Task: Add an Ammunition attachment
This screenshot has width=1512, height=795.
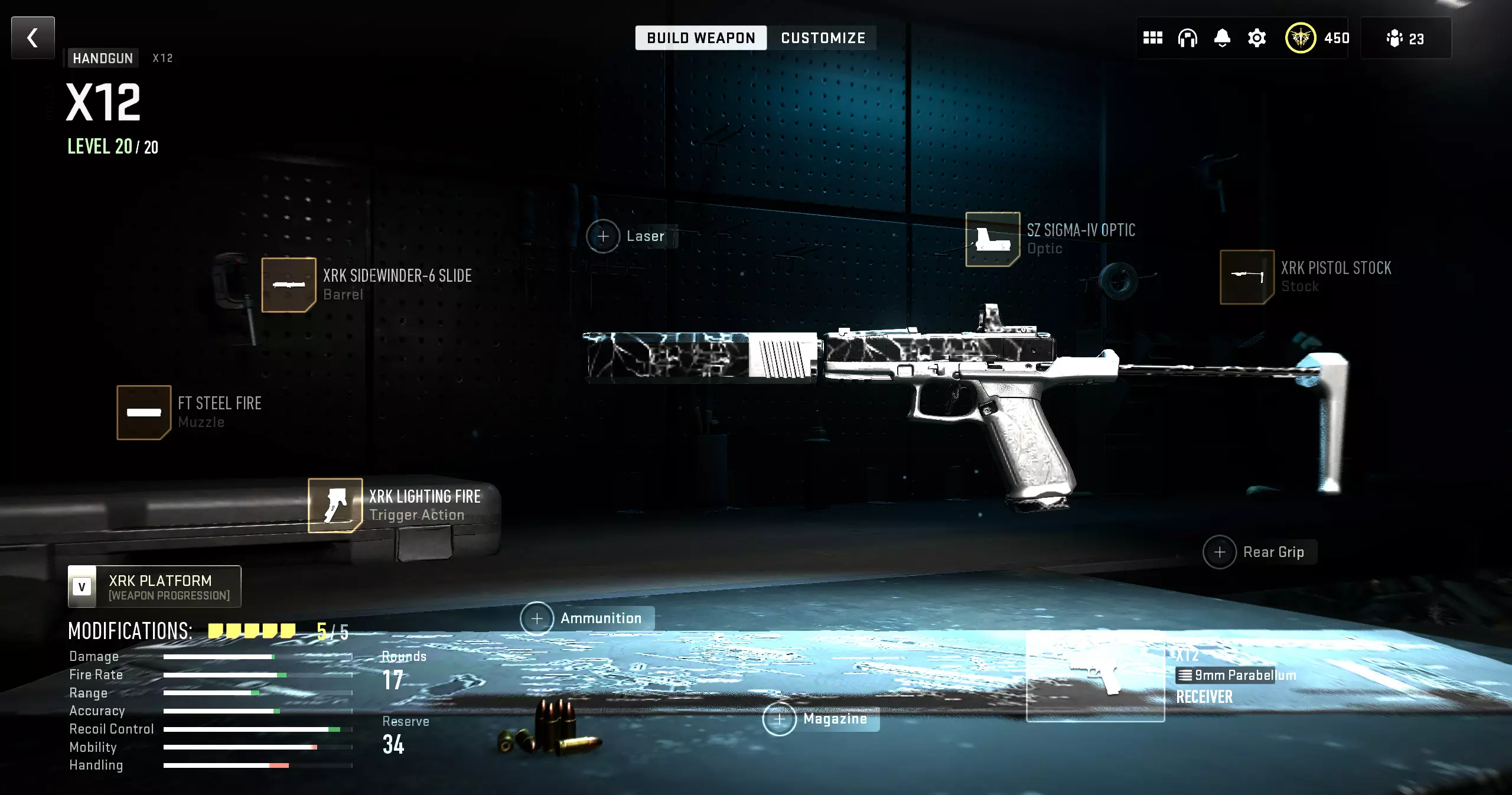Action: (x=537, y=618)
